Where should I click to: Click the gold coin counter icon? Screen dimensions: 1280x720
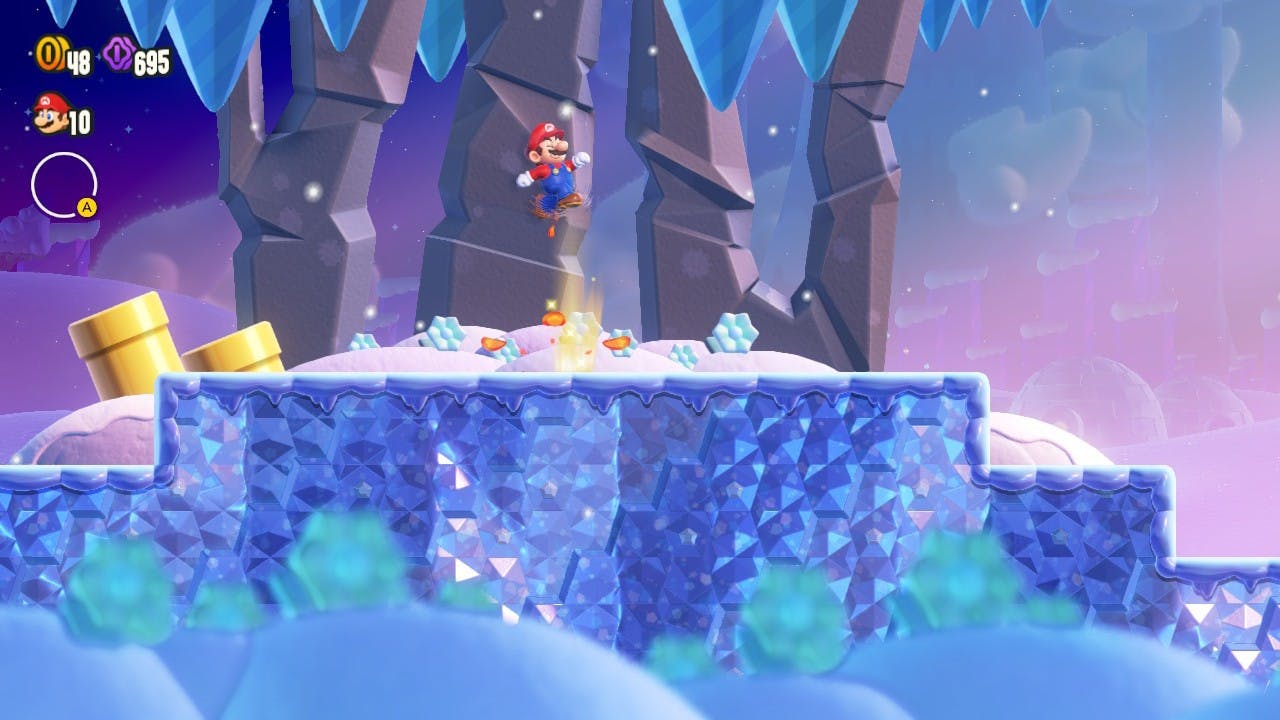tap(50, 54)
